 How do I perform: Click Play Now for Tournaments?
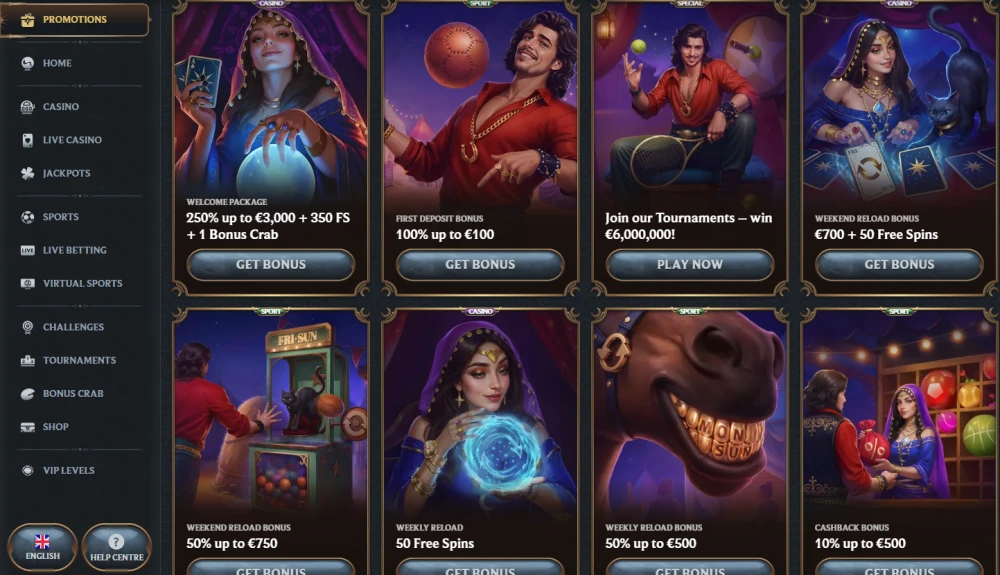(690, 265)
